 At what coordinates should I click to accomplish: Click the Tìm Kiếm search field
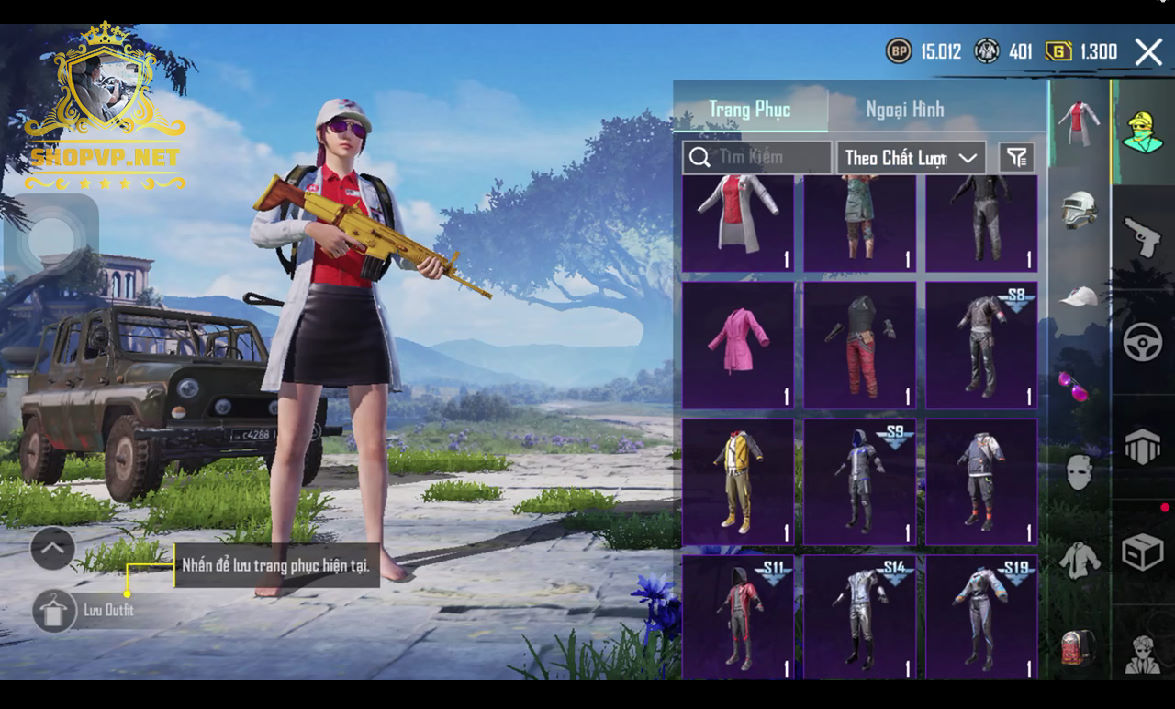(x=757, y=157)
